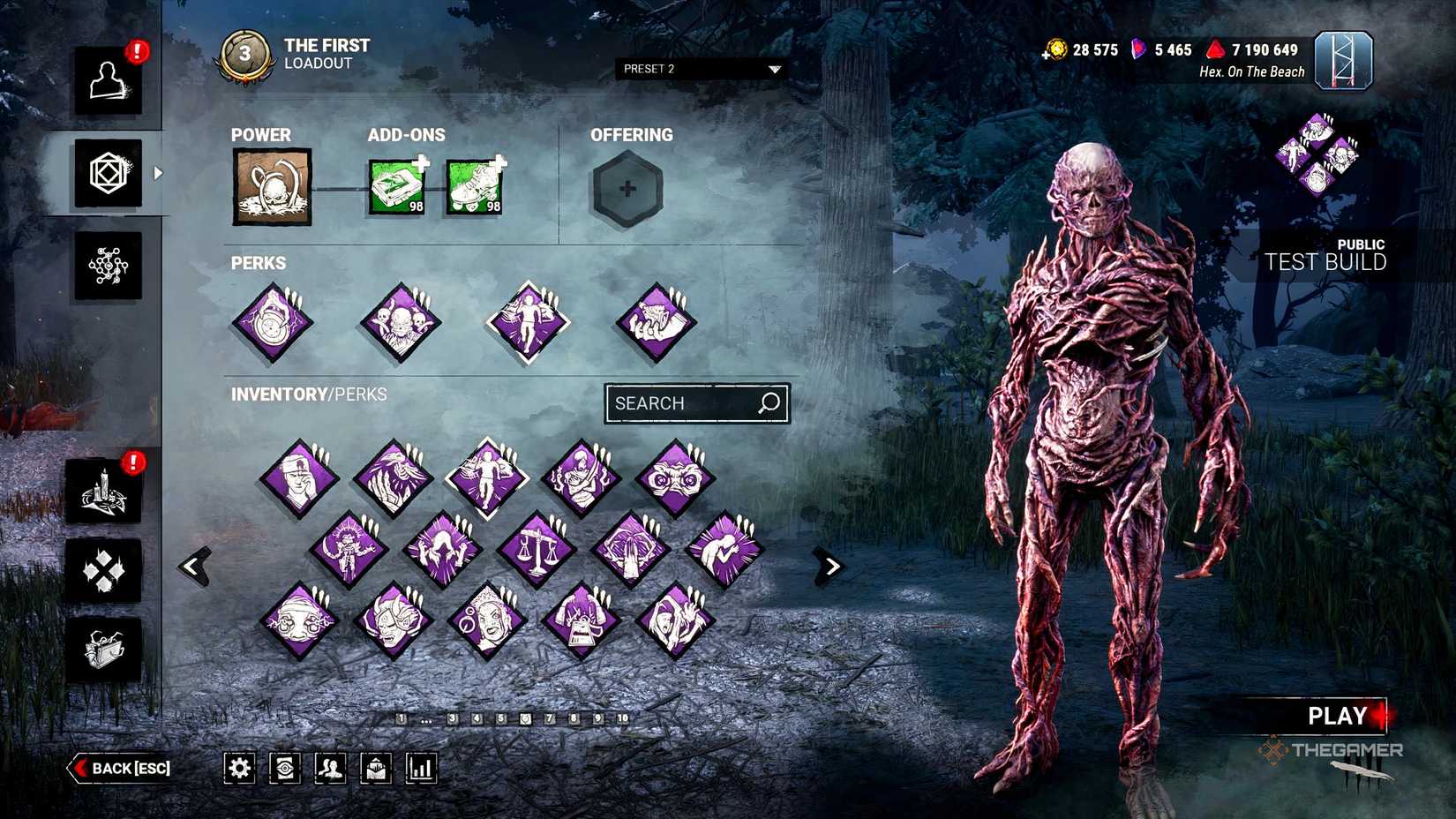Open the news envelope icon
1456x819 pixels.
coord(374,768)
